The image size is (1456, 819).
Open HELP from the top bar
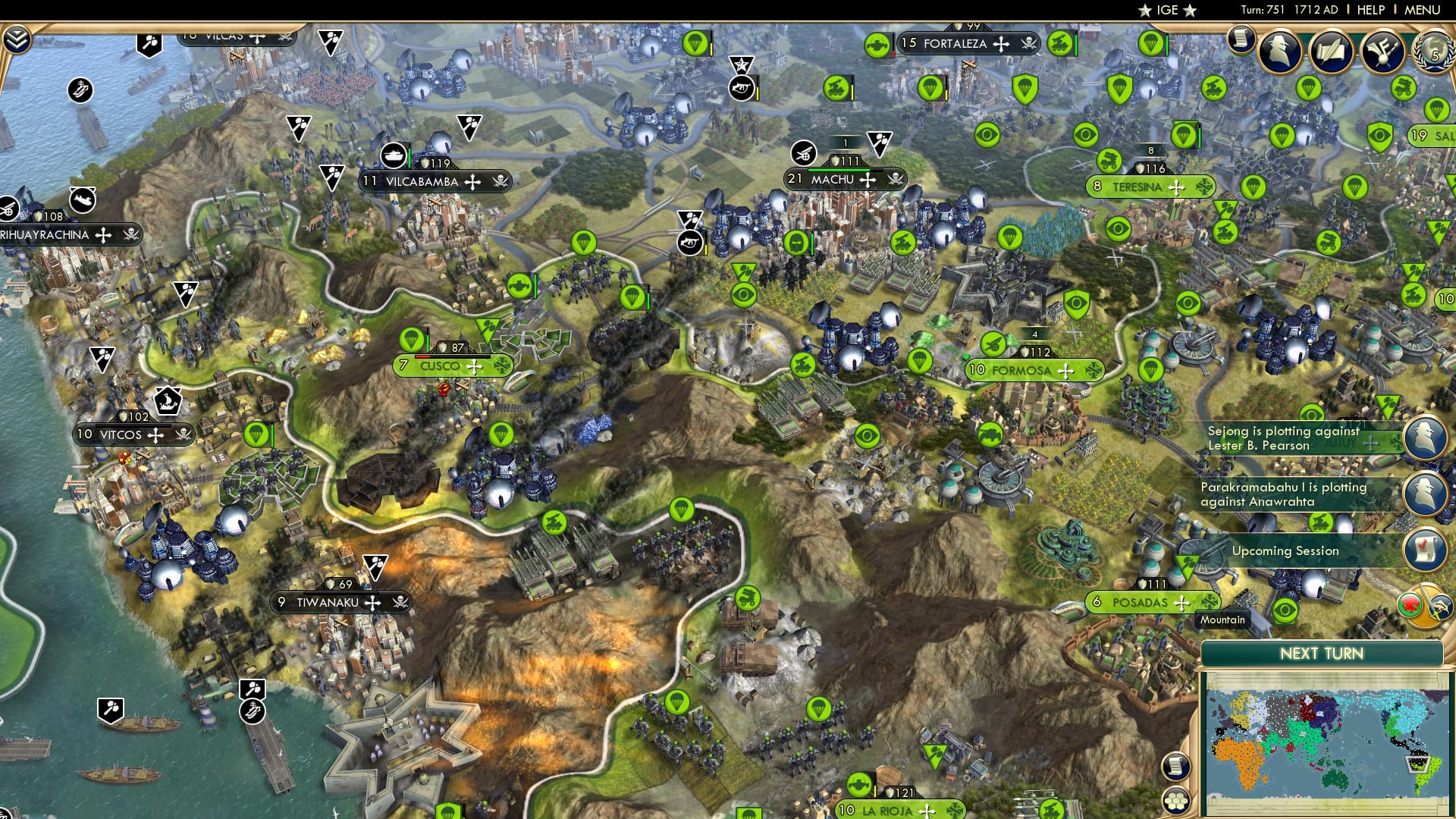[x=1370, y=10]
